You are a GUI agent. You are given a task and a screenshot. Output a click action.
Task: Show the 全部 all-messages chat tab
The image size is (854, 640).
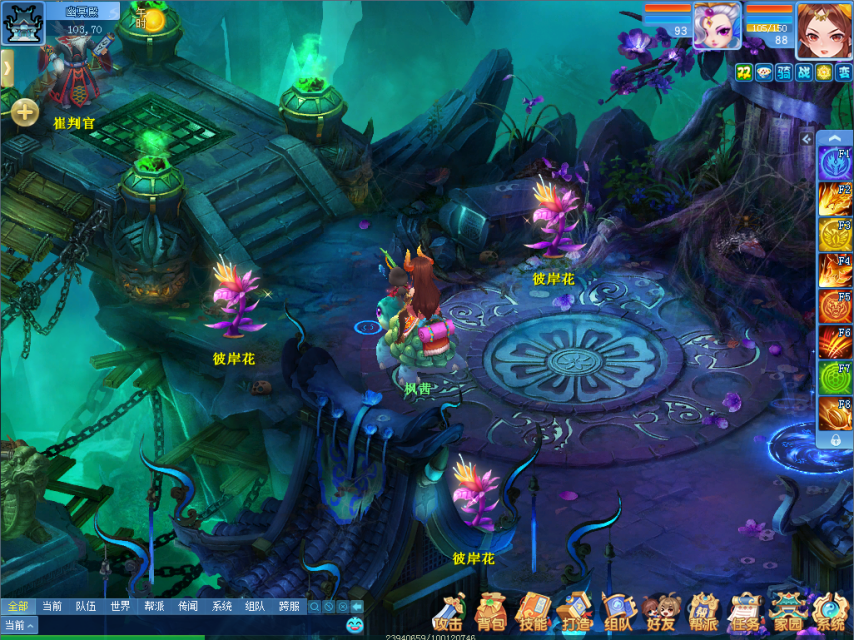[x=17, y=606]
